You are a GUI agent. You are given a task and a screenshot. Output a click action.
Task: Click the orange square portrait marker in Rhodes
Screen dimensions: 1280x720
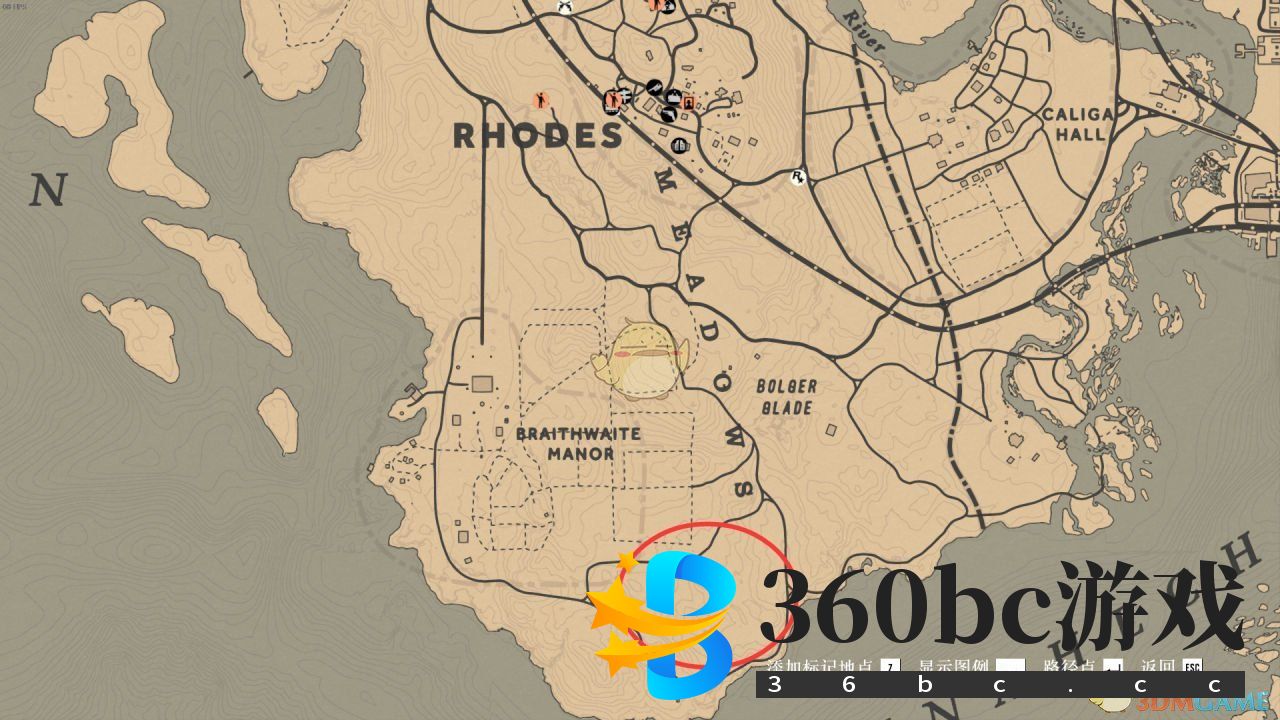pyautogui.click(x=689, y=102)
